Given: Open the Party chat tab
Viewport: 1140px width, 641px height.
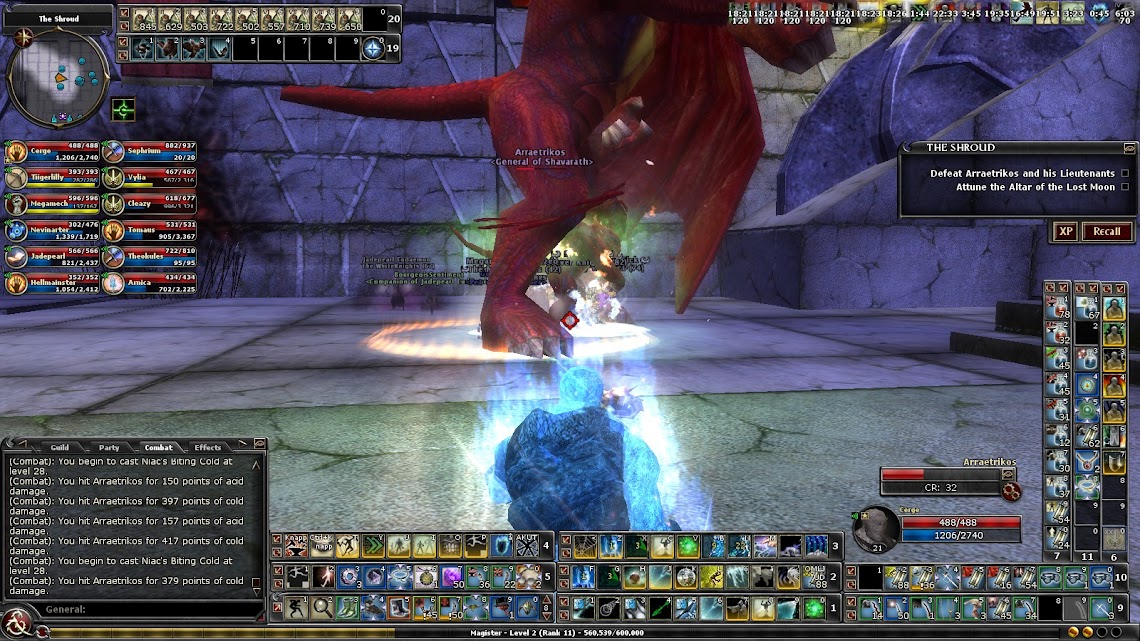Looking at the screenshot, I should [108, 447].
